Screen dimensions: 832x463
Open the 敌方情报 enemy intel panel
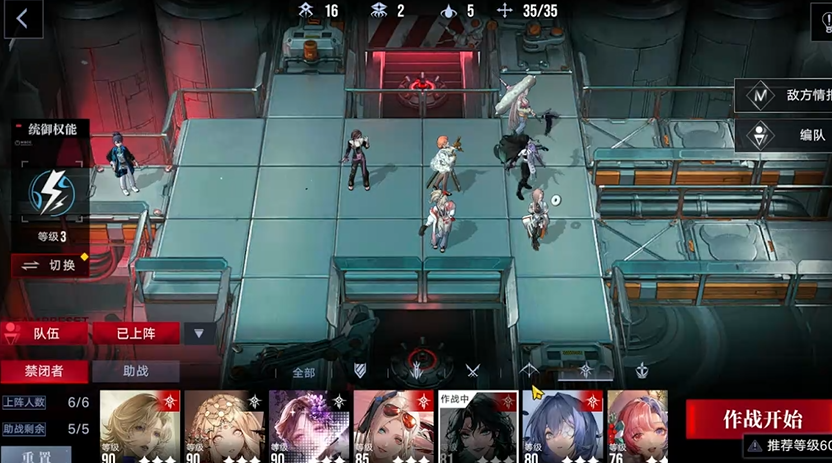[x=786, y=96]
